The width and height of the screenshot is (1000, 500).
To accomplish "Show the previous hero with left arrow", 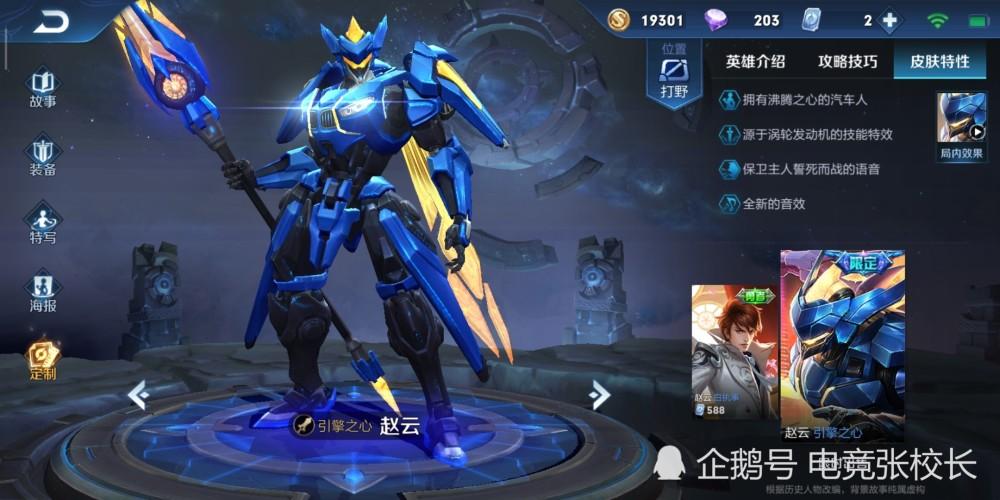I will coord(138,395).
